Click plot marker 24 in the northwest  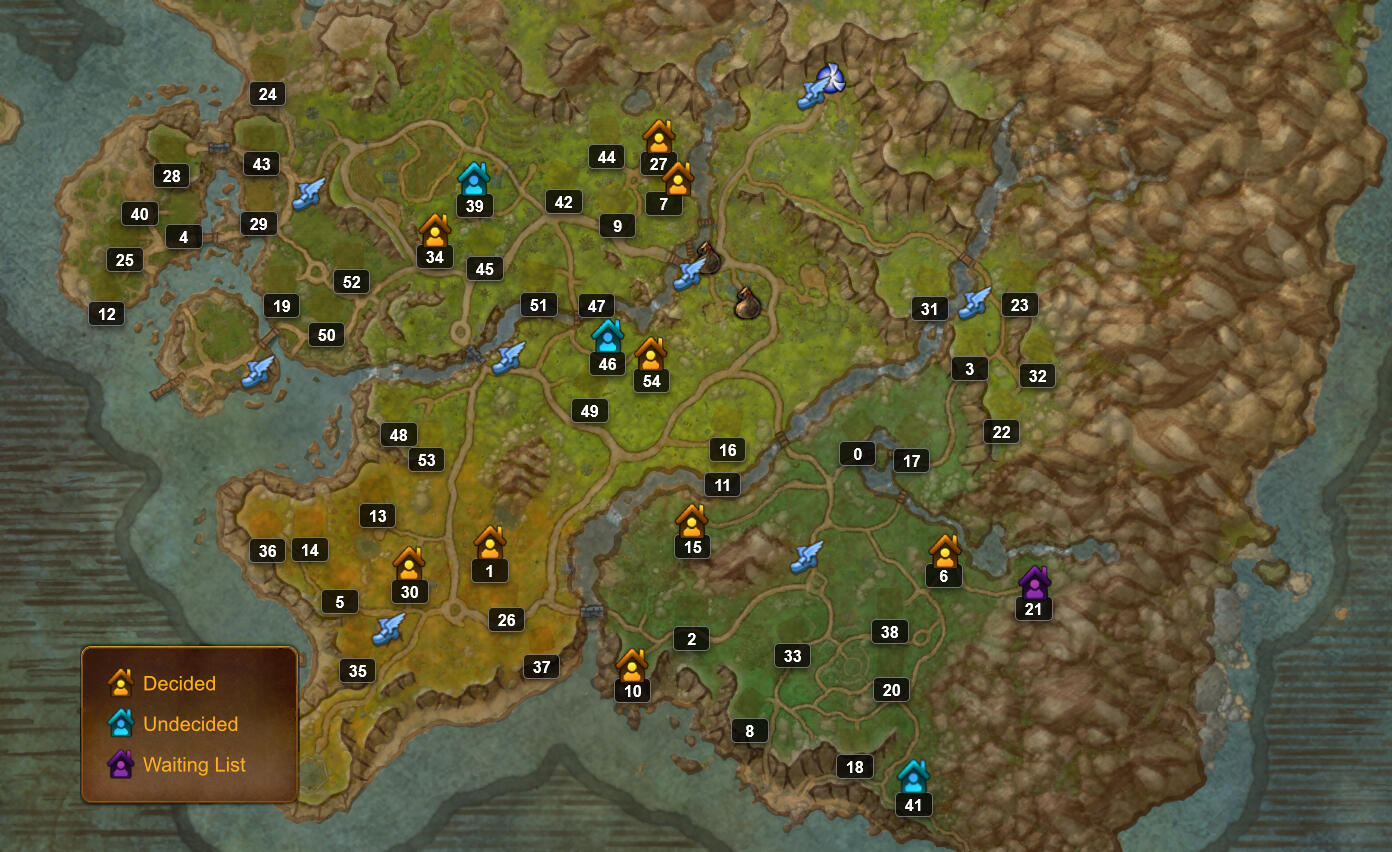(267, 93)
